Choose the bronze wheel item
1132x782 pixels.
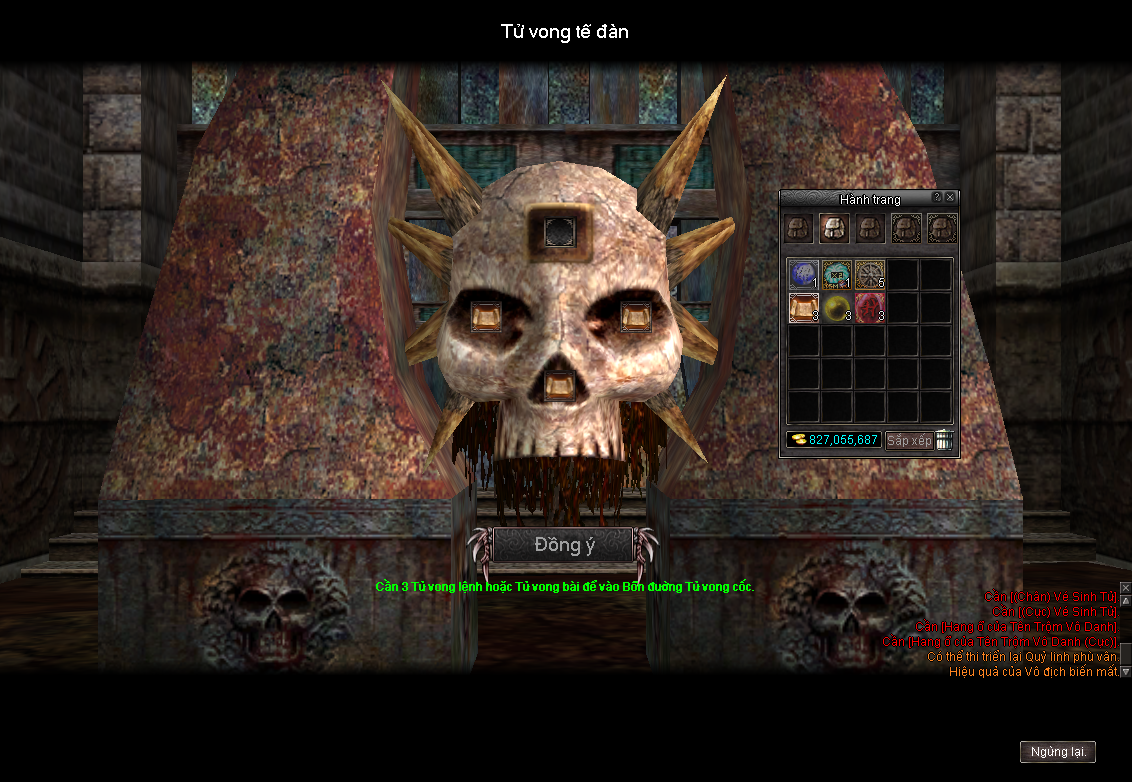click(x=870, y=274)
